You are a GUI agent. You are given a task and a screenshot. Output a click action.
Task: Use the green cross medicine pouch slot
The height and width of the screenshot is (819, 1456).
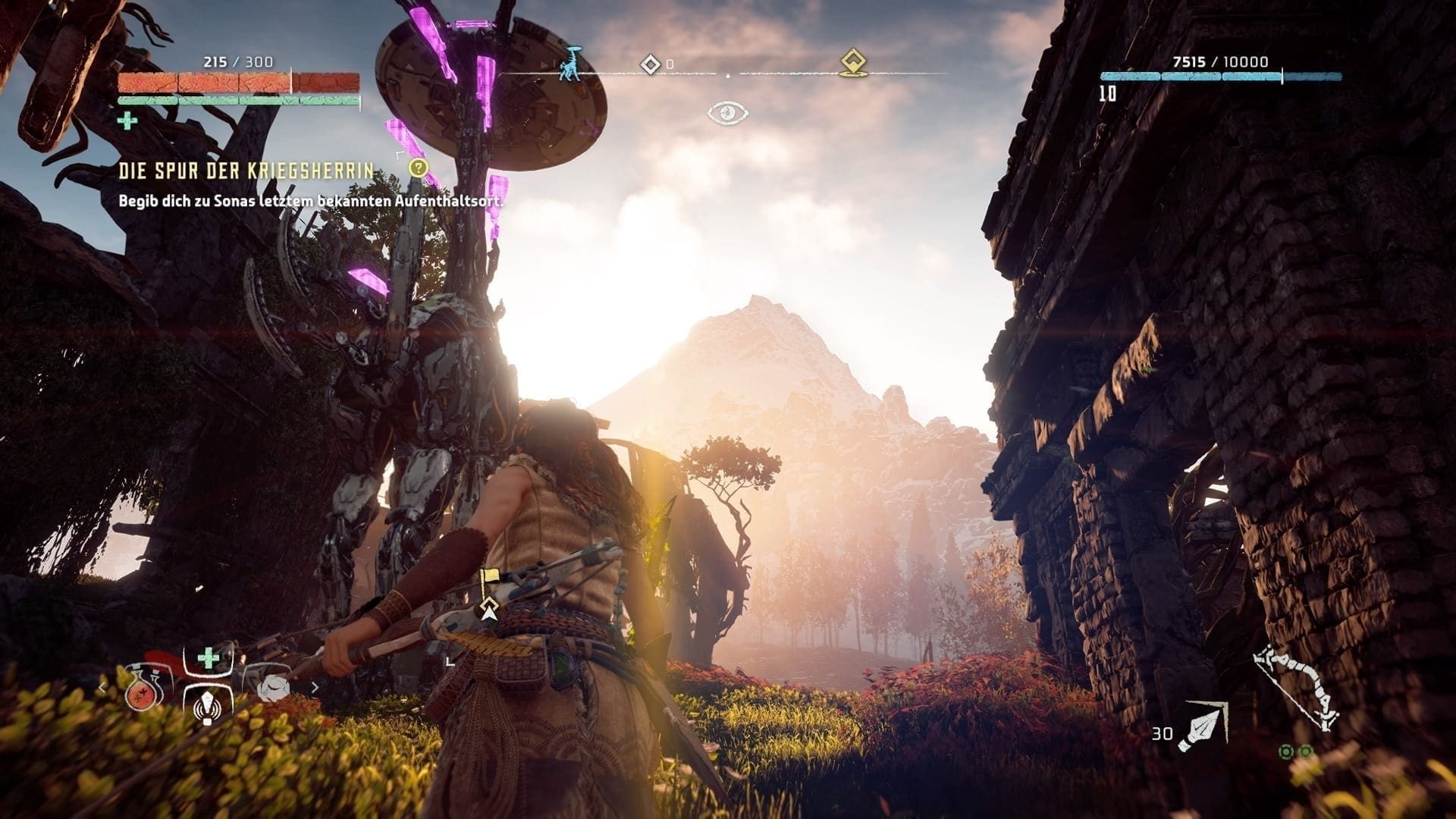click(209, 658)
